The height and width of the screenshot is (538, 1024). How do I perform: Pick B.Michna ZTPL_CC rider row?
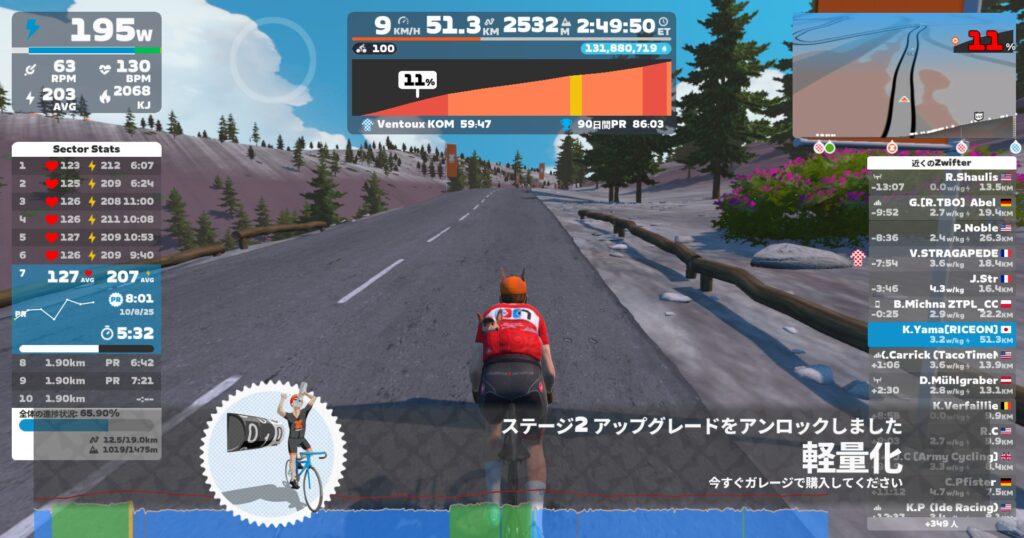tap(943, 309)
